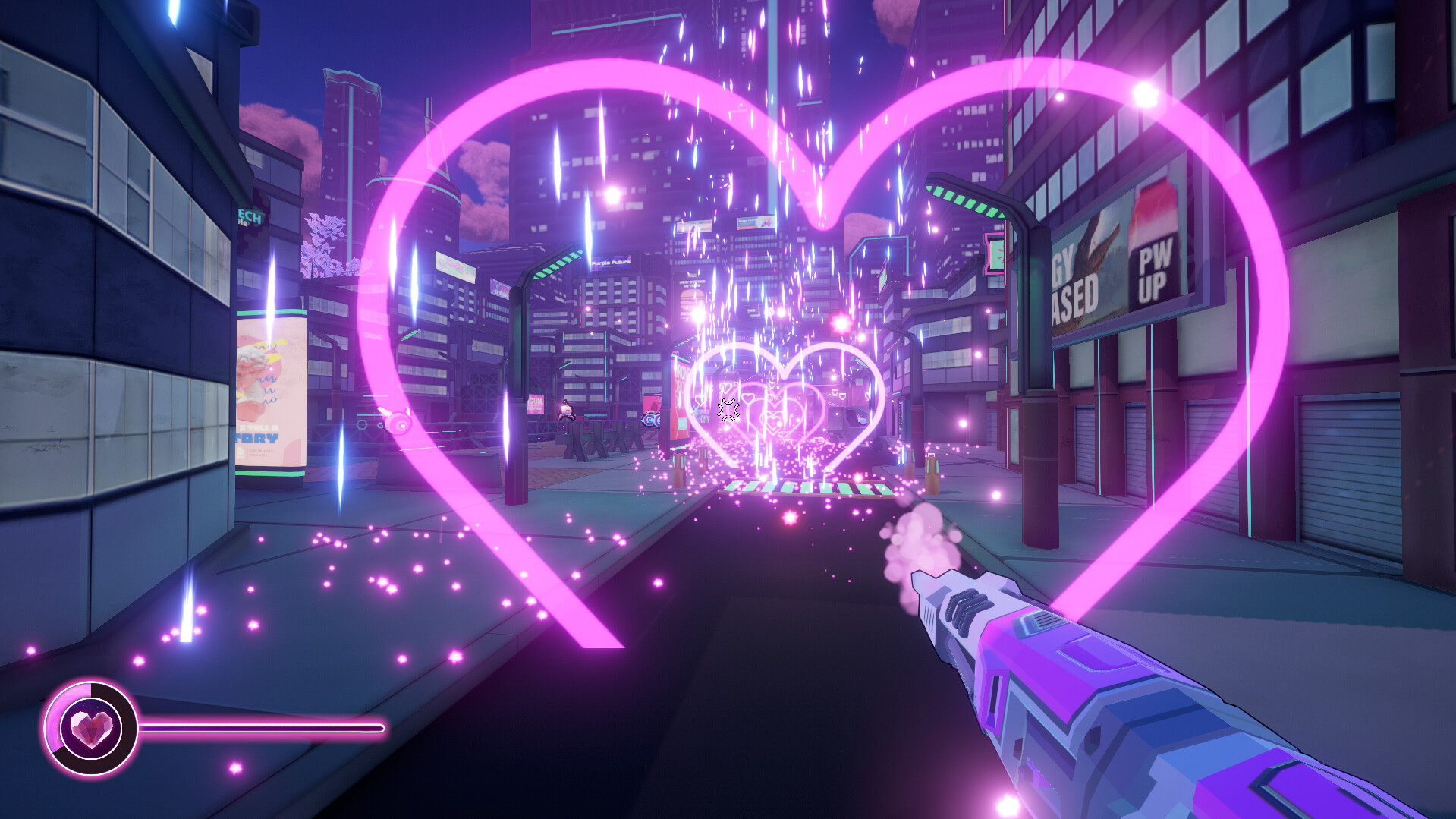This screenshot has height=819, width=1456.
Task: Click the pink eye drone hovering near the pillar
Action: pos(399,423)
